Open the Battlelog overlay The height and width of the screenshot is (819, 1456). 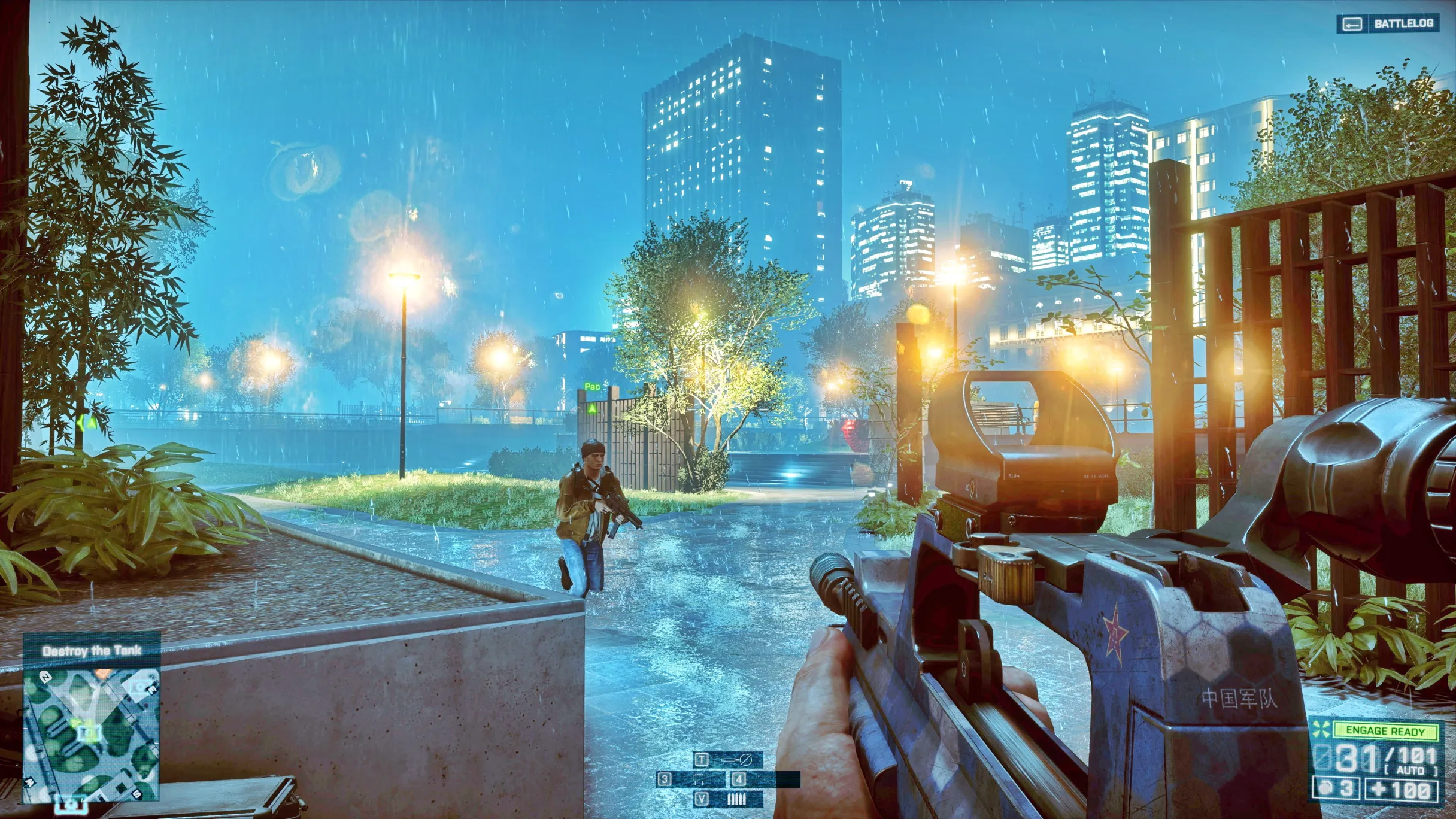pyautogui.click(x=1388, y=24)
